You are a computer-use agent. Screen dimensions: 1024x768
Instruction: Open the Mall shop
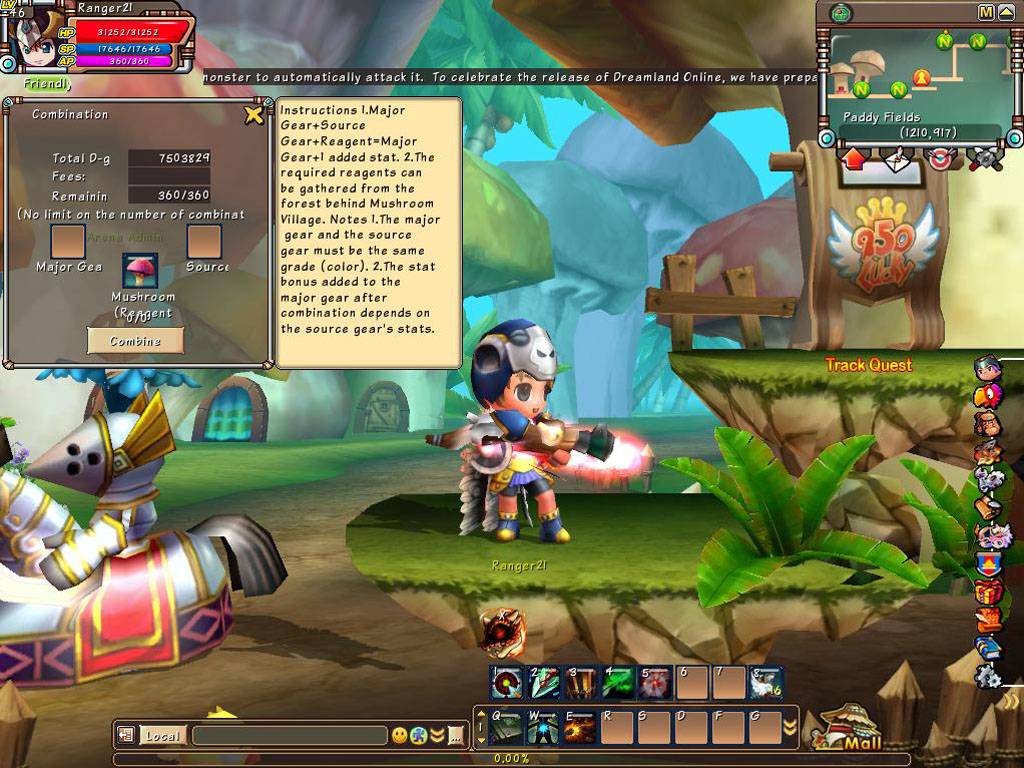coord(849,729)
